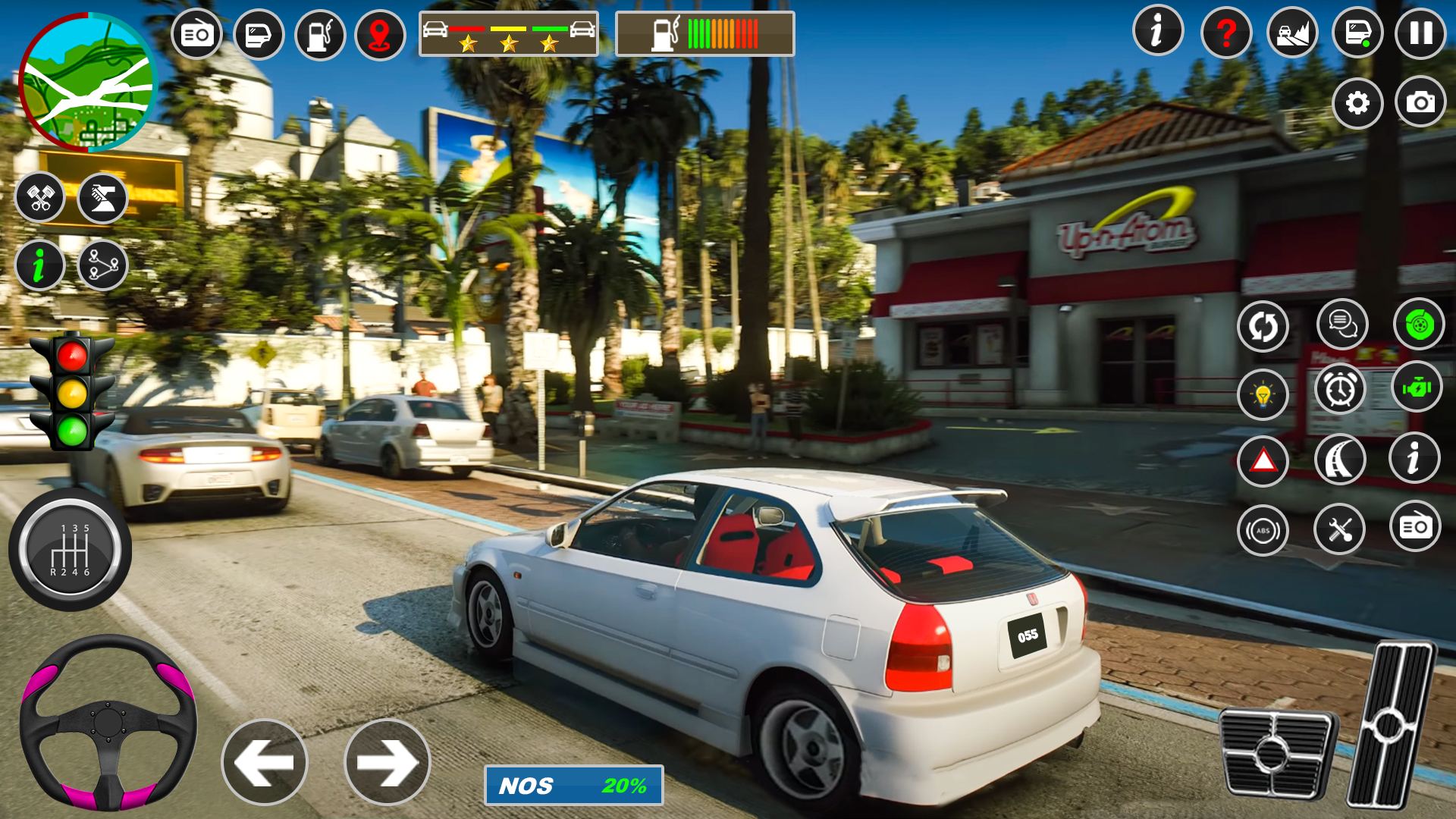This screenshot has height=819, width=1456.
Task: Open the radio player icon
Action: coord(196,34)
